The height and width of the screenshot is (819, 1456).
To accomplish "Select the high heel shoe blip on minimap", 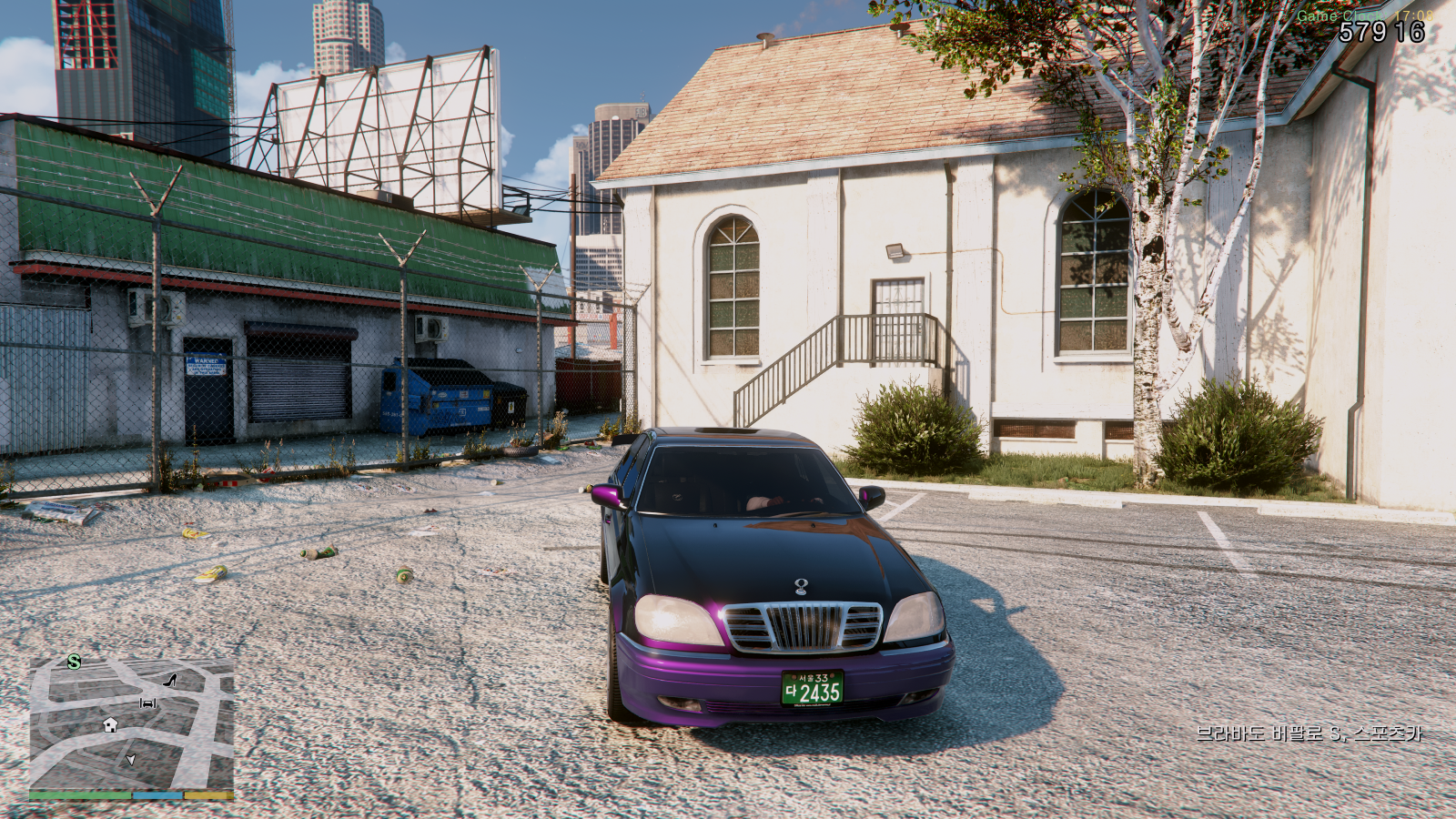I will pos(169,681).
